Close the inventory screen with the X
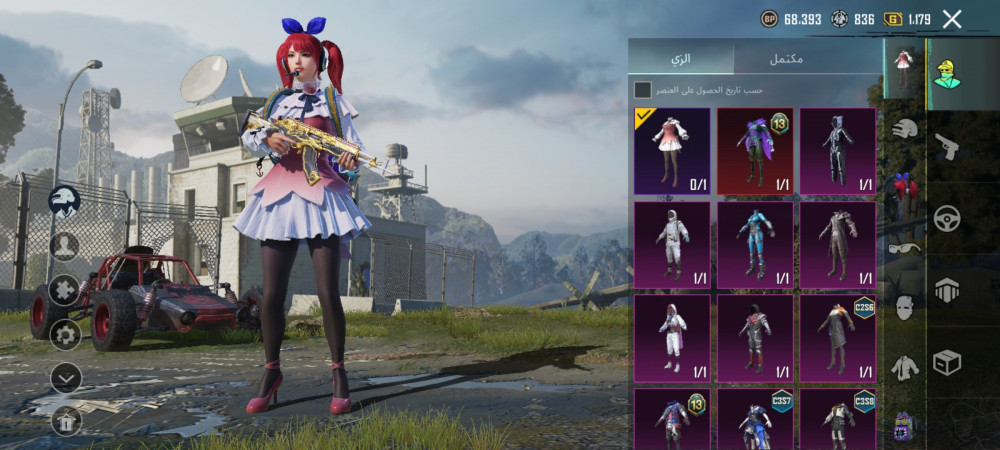The height and width of the screenshot is (450, 1000). pyautogui.click(x=952, y=19)
